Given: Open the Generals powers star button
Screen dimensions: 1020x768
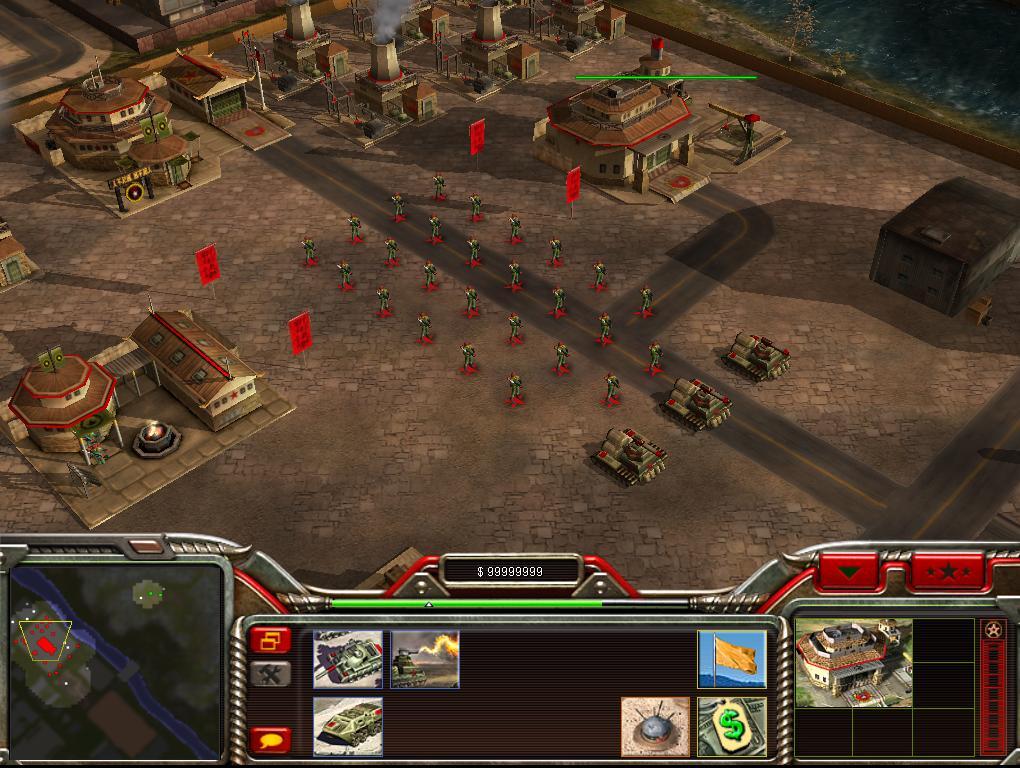Looking at the screenshot, I should click(947, 573).
